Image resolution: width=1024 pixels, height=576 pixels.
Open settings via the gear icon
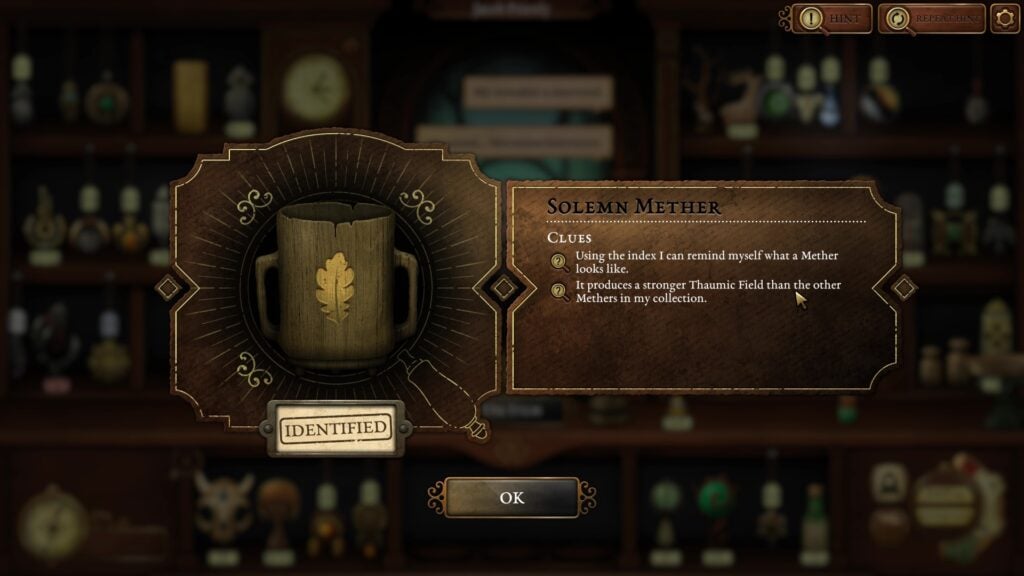(1005, 18)
